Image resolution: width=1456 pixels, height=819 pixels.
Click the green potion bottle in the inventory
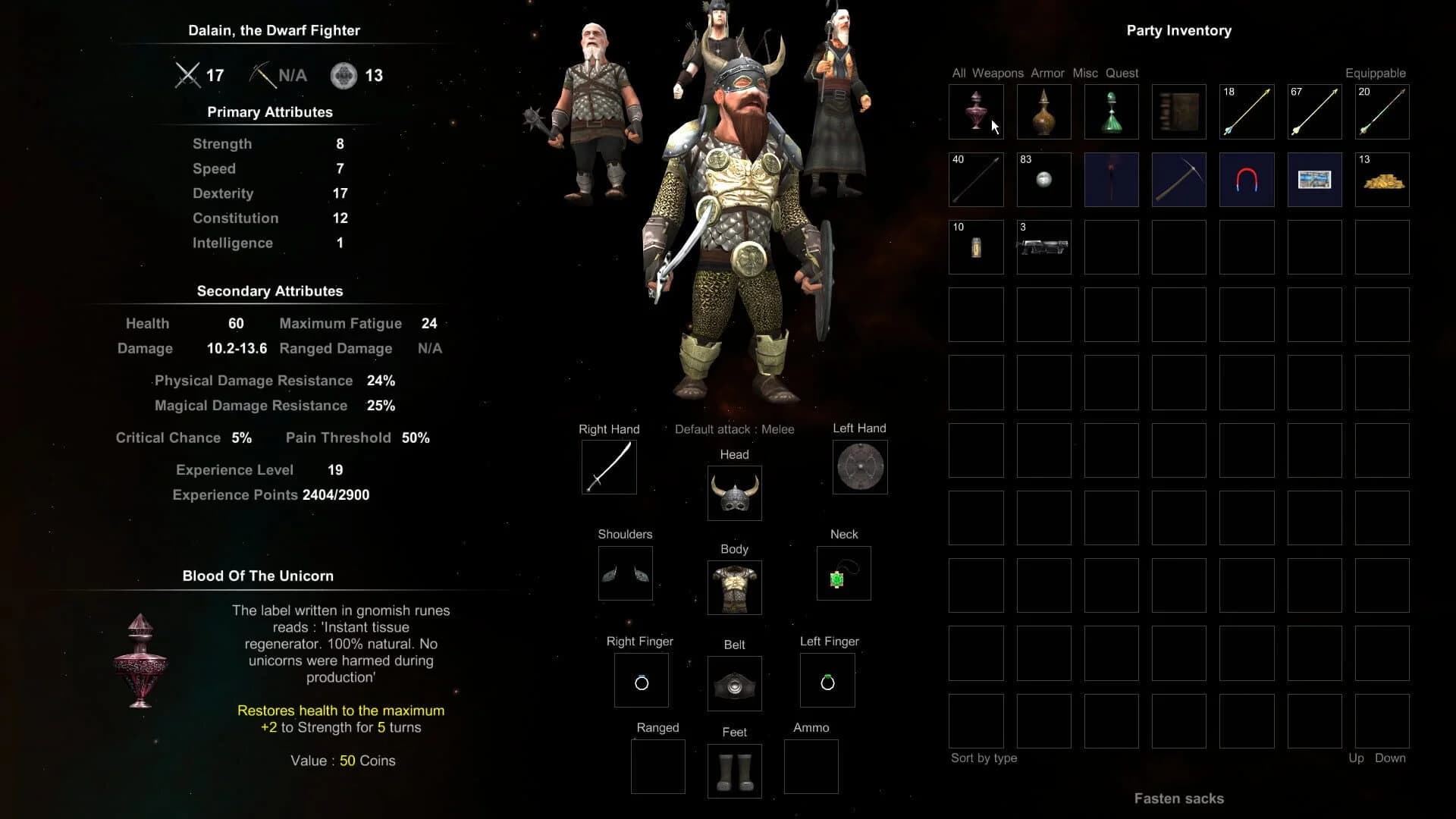[1111, 111]
